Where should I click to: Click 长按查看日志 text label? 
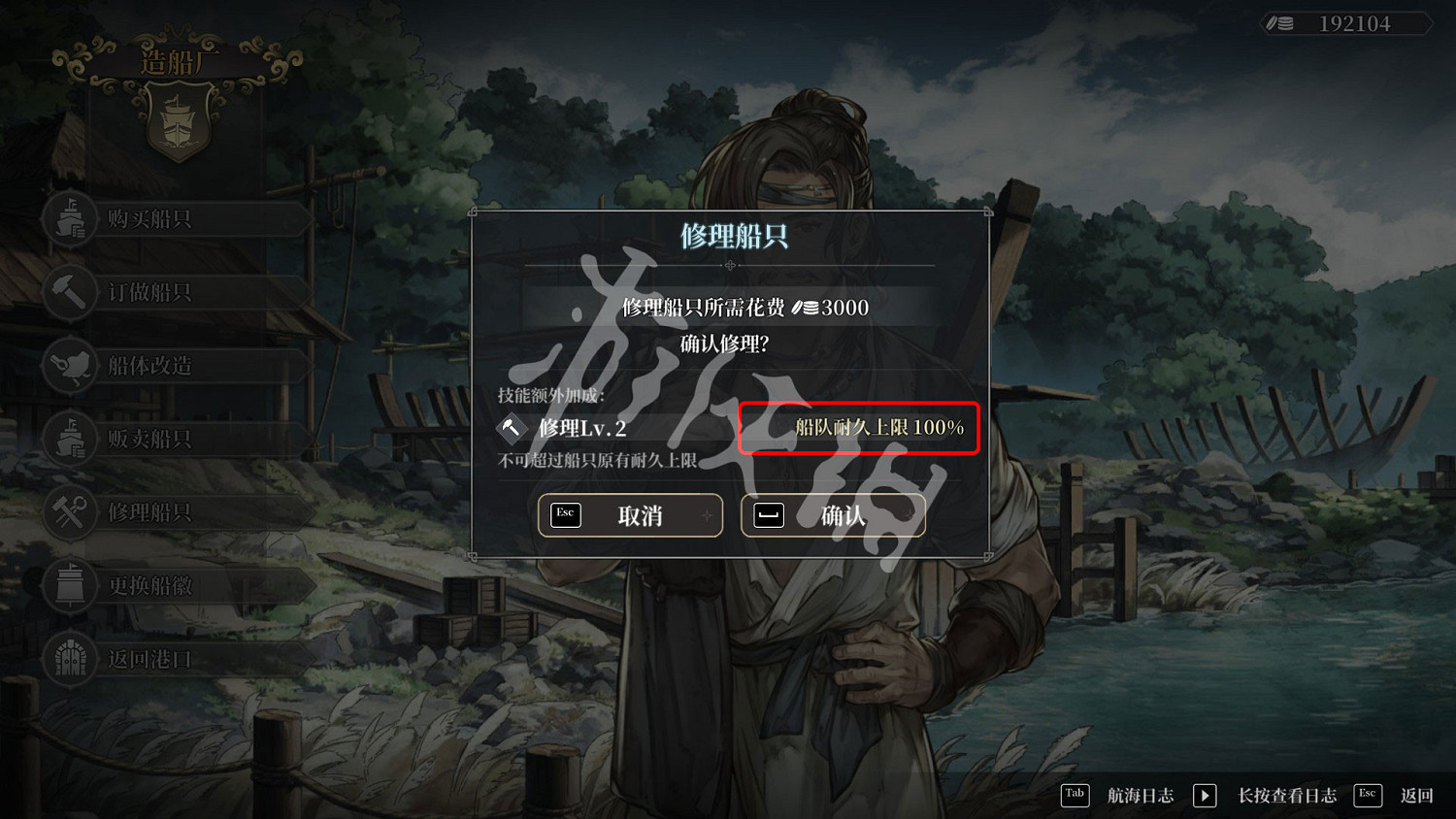tap(1288, 796)
